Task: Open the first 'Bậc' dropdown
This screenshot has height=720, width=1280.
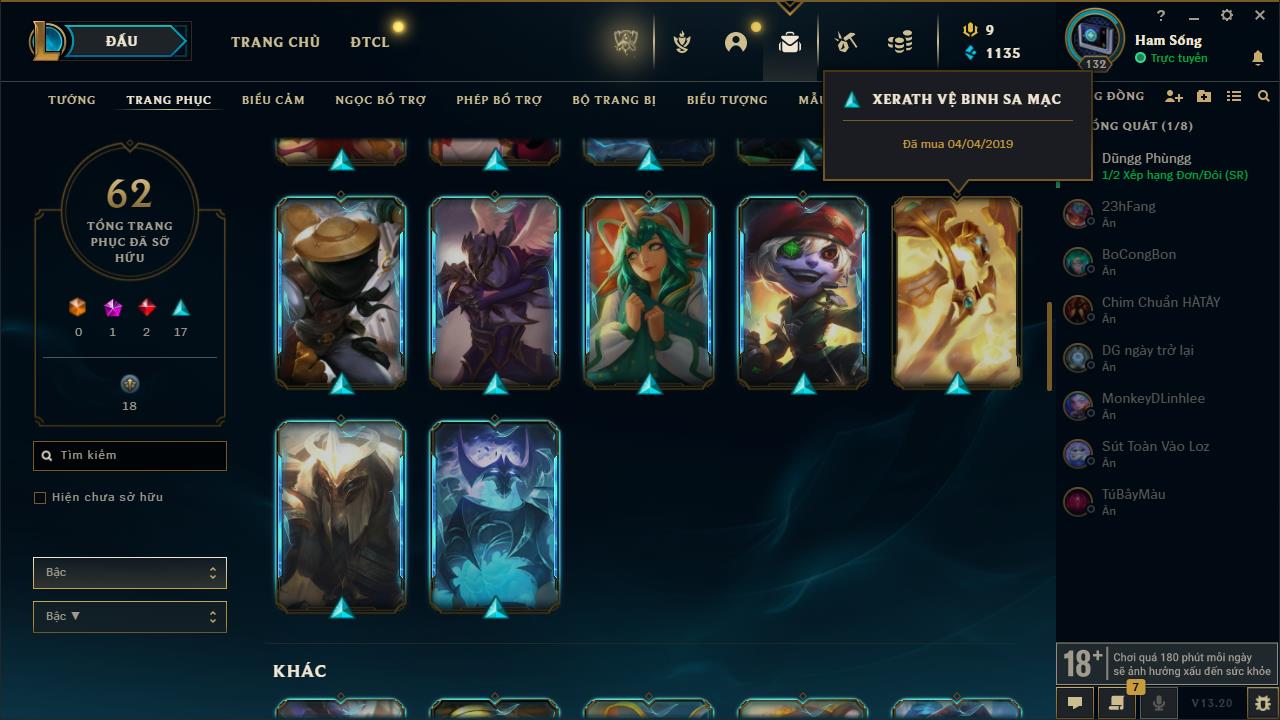Action: tap(129, 572)
